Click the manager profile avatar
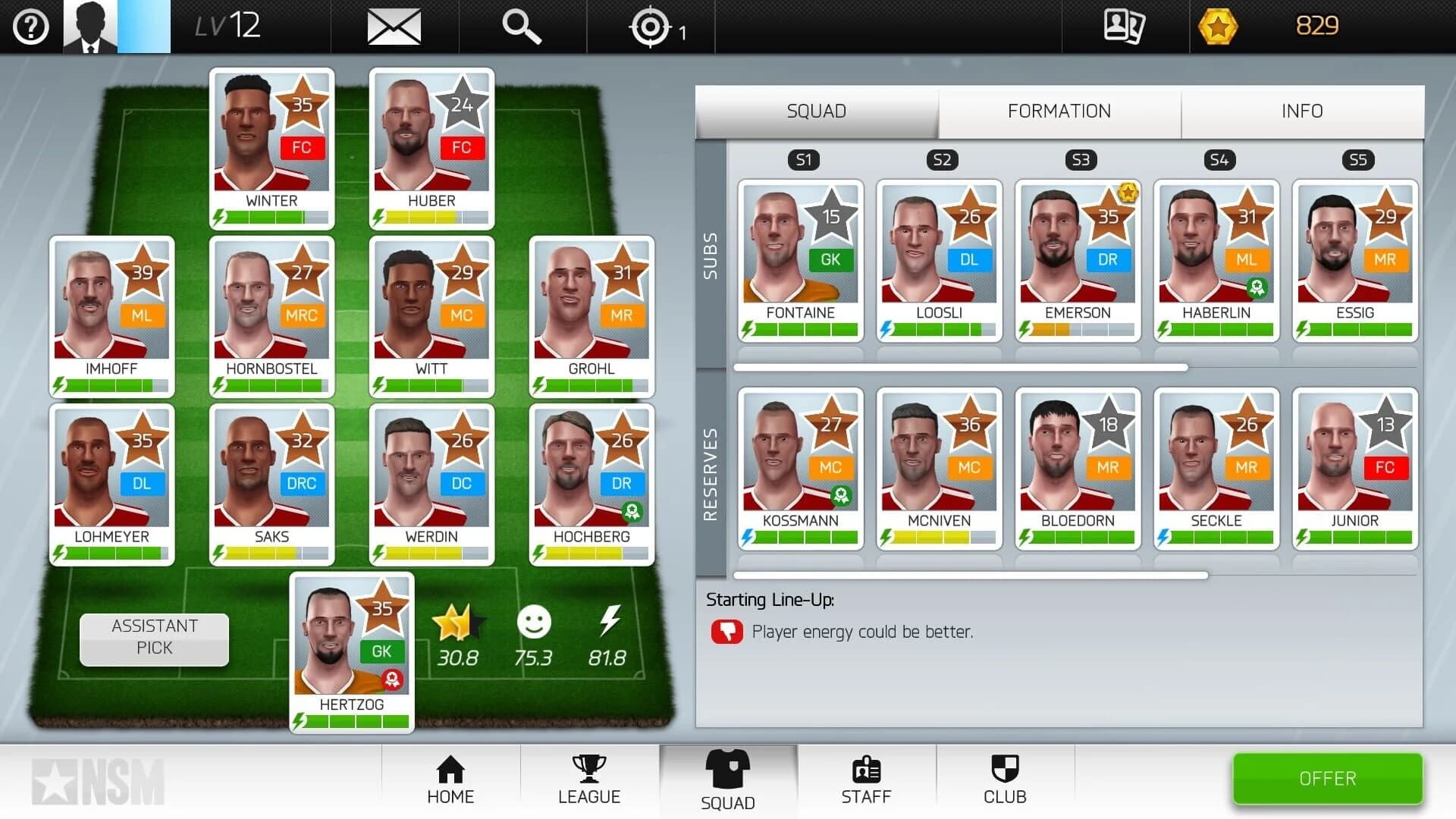Screen dimensions: 1456x819 (x=91, y=25)
